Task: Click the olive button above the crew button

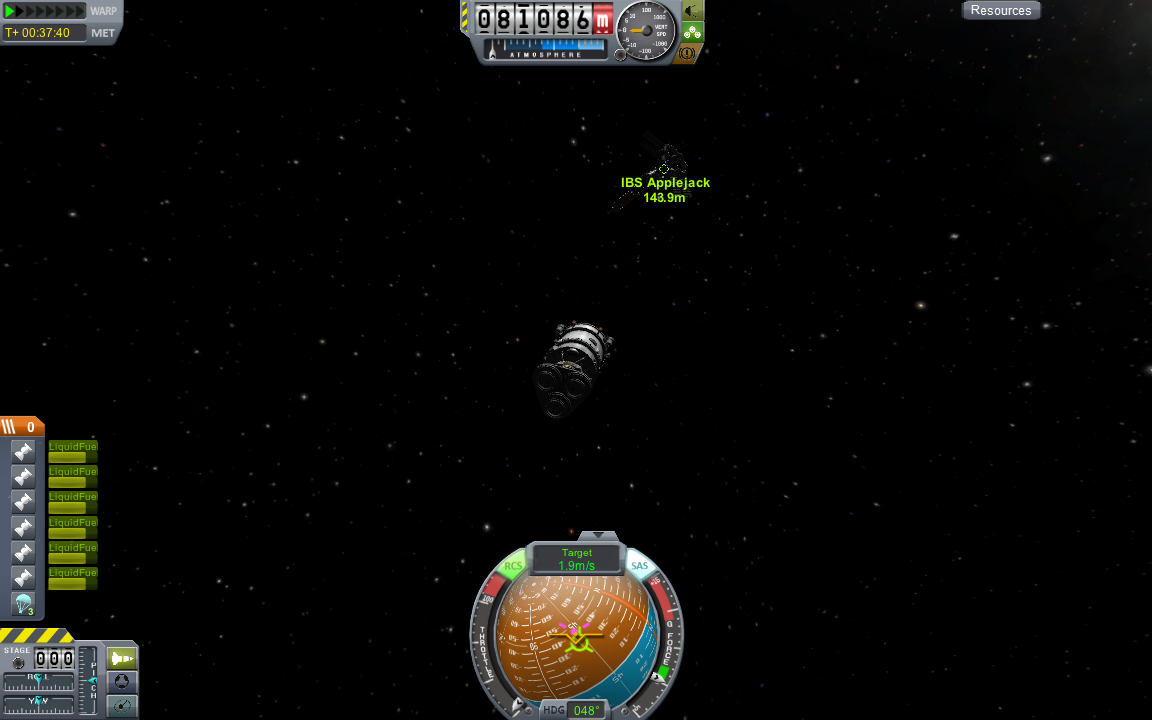Action: pos(692,11)
